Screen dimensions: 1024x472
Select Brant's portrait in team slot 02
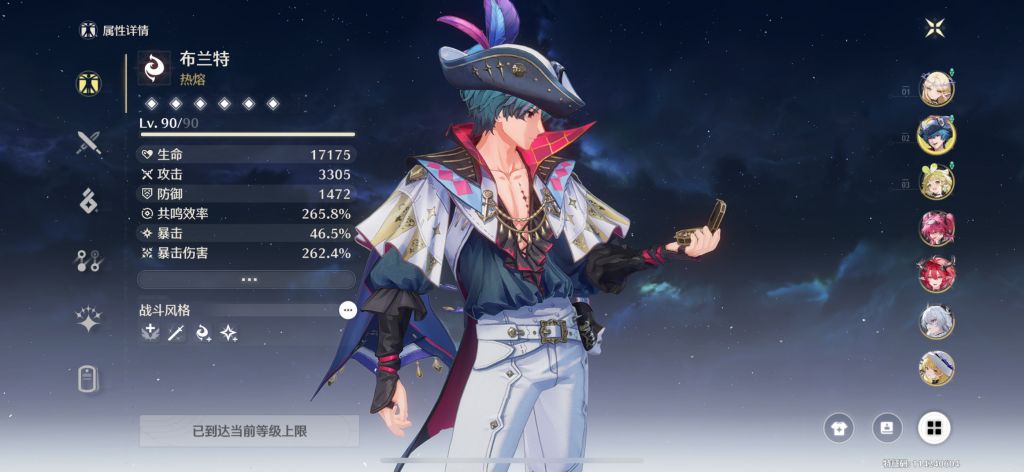937,134
